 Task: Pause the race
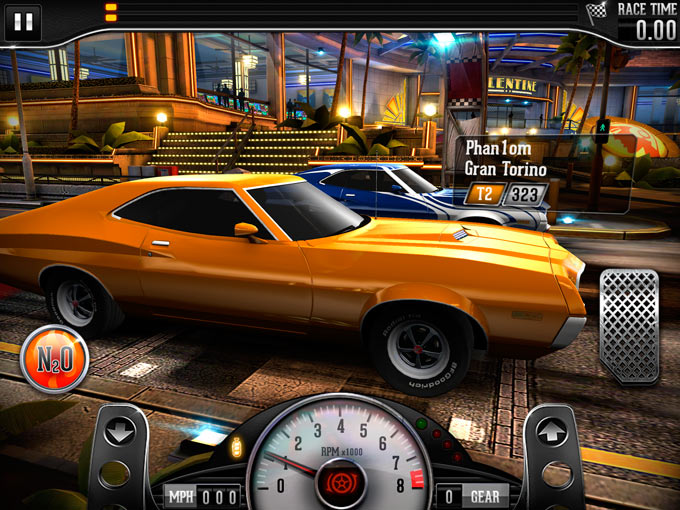[x=23, y=22]
